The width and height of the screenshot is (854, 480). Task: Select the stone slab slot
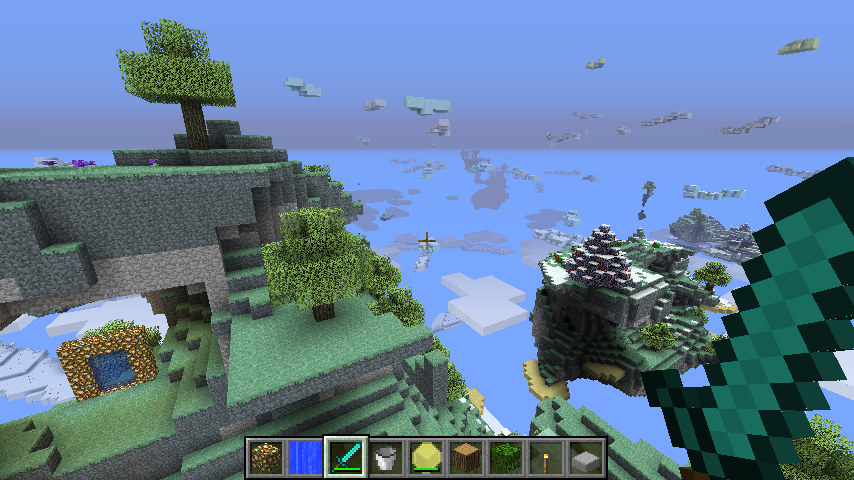[x=586, y=458]
